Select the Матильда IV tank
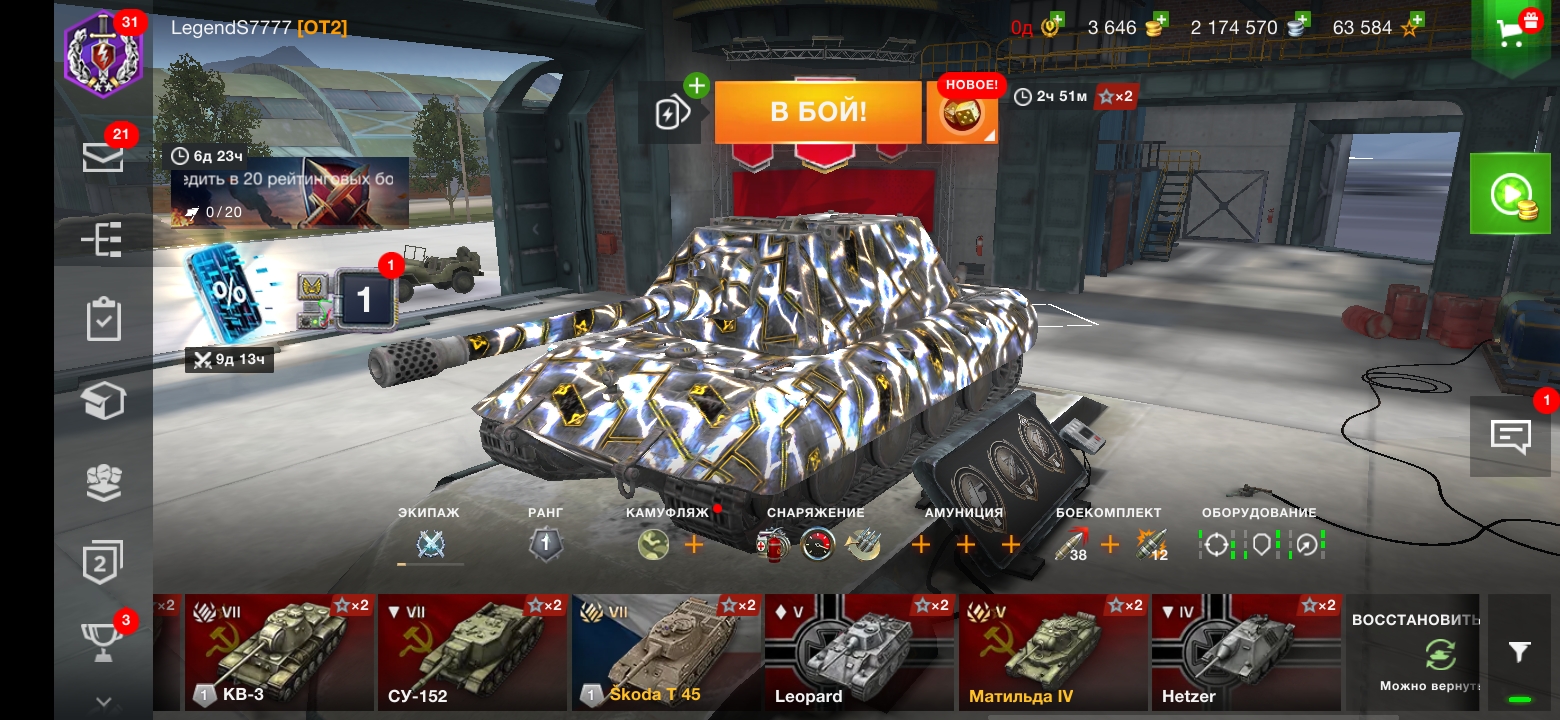 [1051, 652]
